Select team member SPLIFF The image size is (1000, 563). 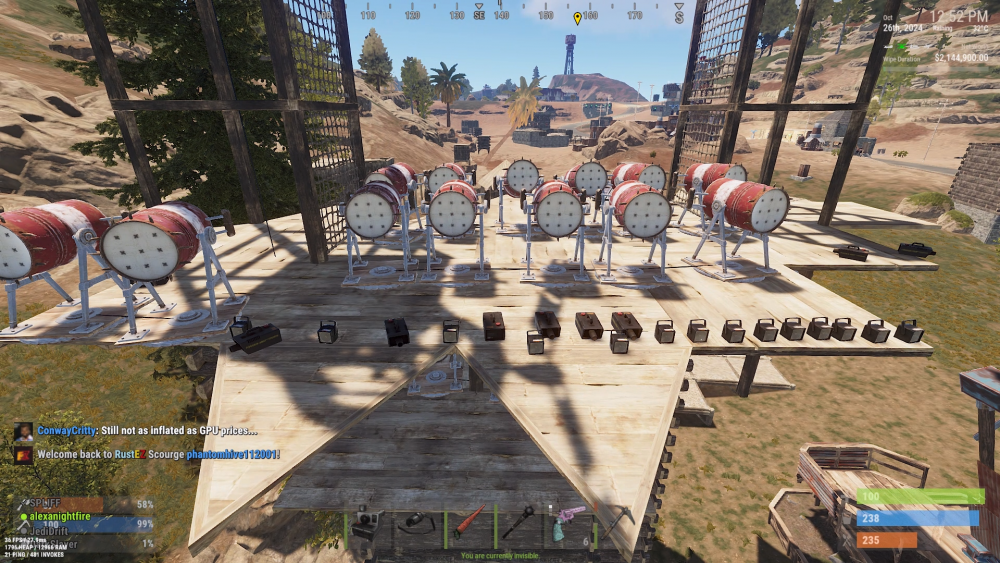(x=46, y=502)
